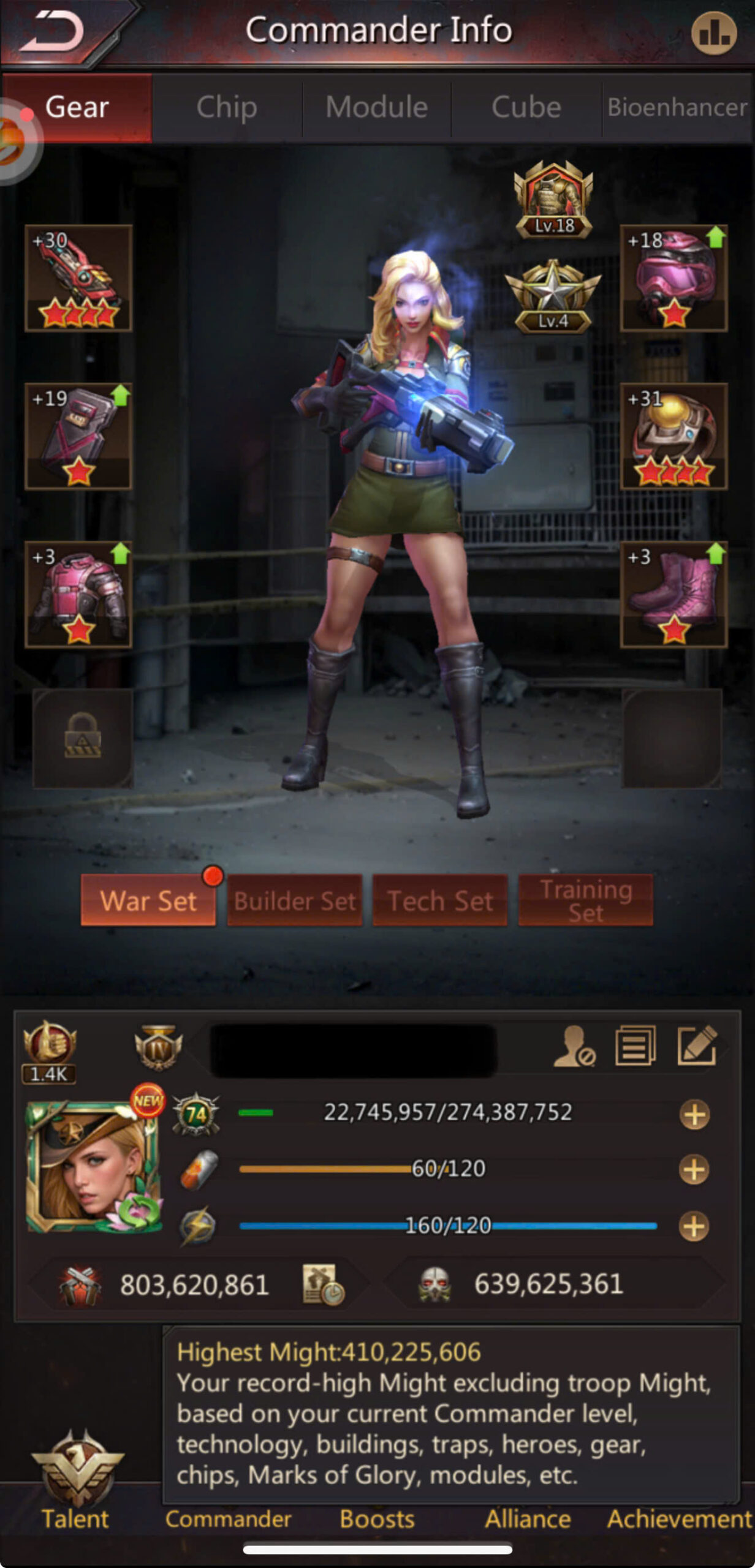755x1568 pixels.
Task: Add commander experience with the plus button
Action: 694,1114
